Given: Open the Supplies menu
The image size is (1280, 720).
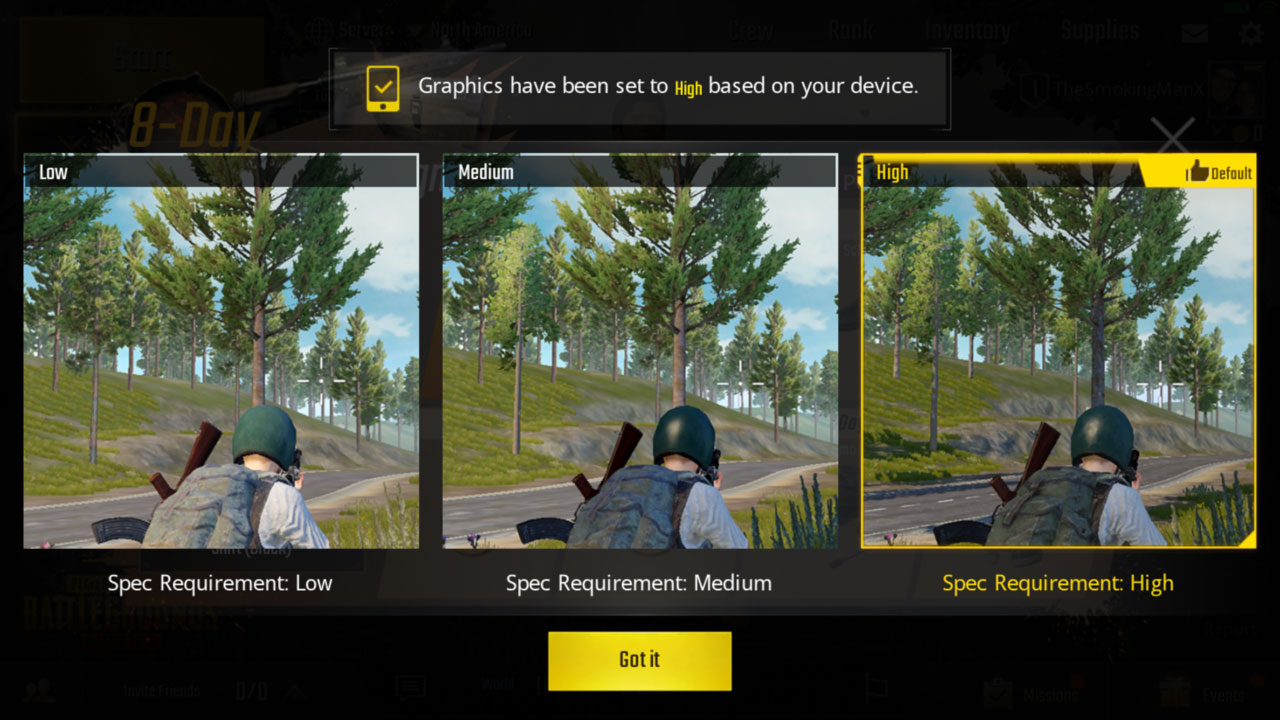Looking at the screenshot, I should click(1100, 31).
